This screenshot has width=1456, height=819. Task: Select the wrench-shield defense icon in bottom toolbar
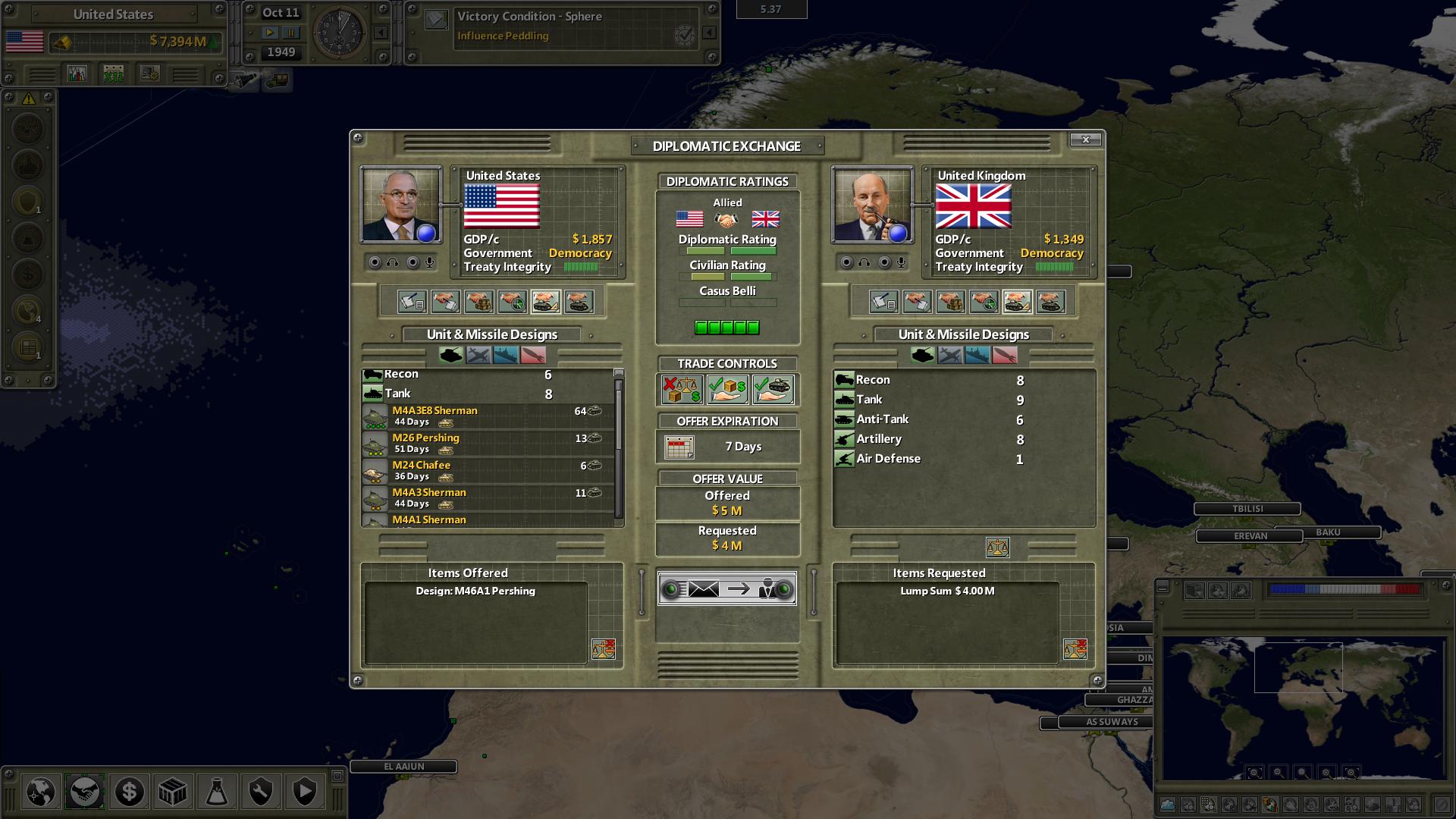(260, 792)
